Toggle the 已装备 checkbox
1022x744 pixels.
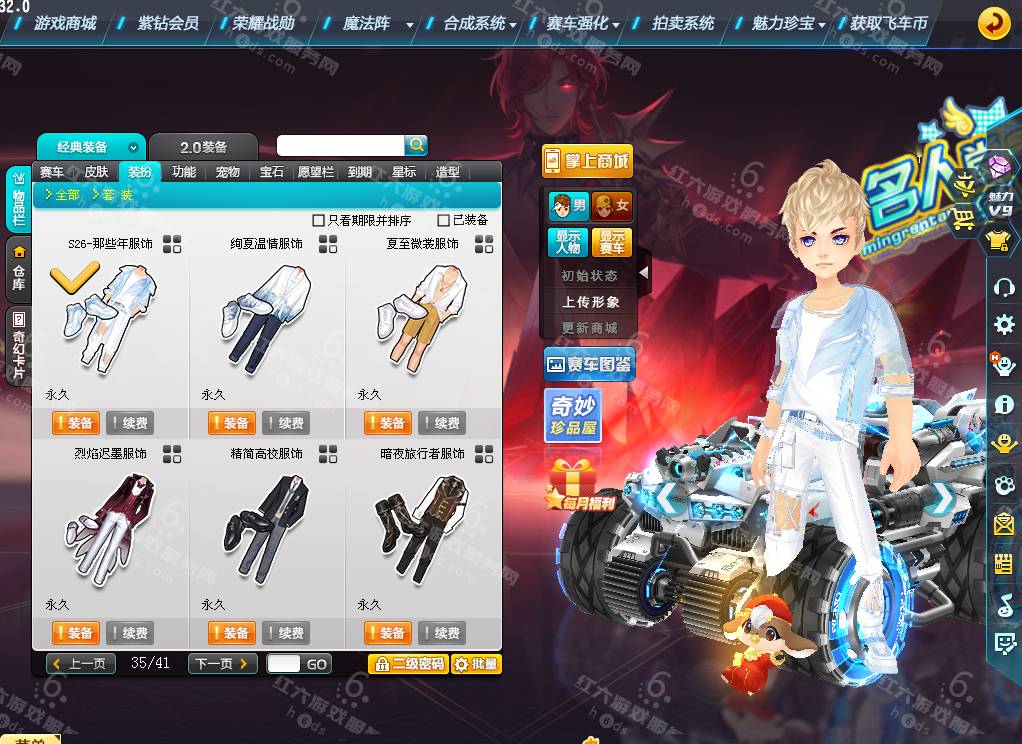click(x=444, y=220)
